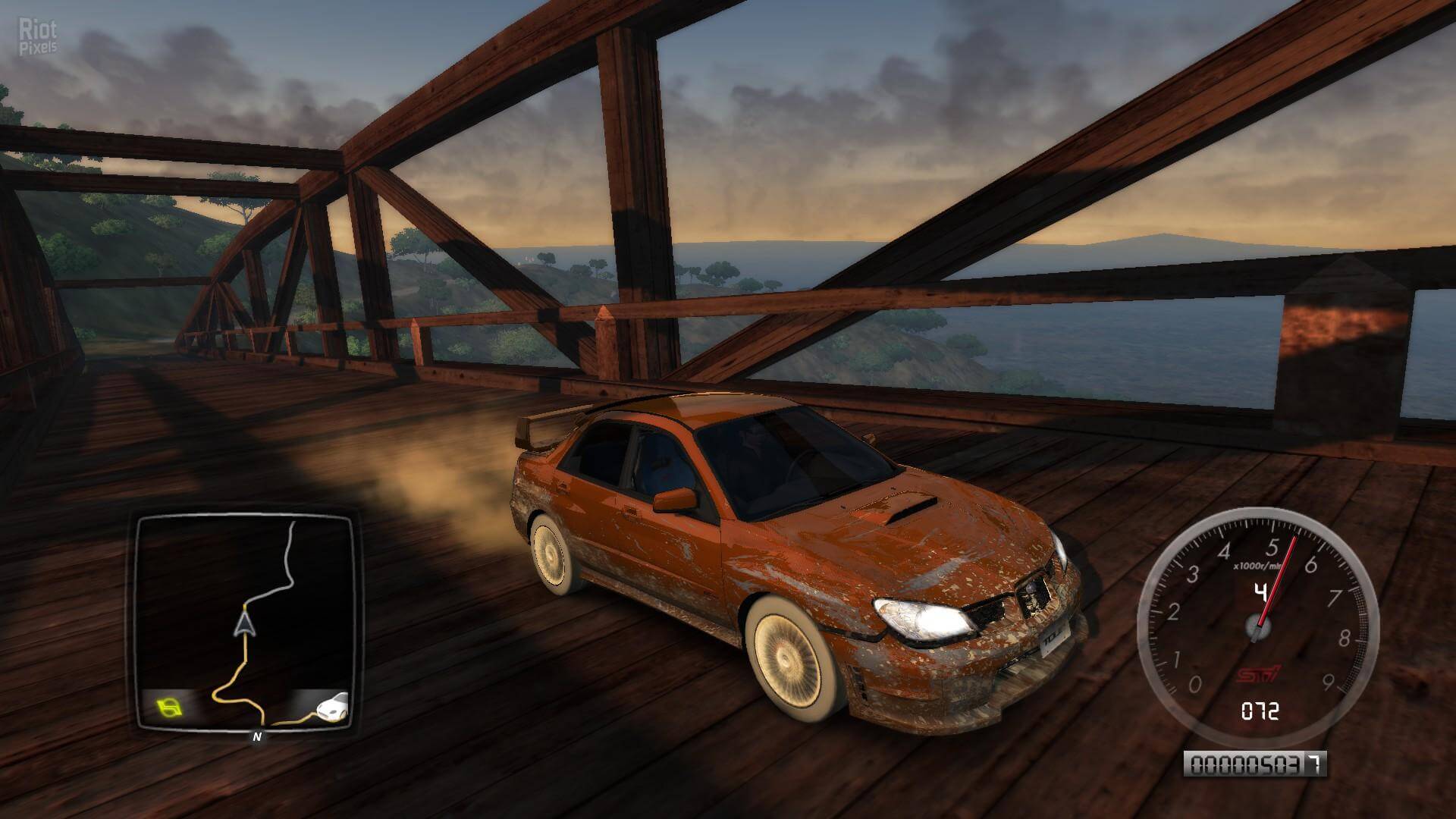Image resolution: width=1456 pixels, height=819 pixels.
Task: Select the green route icon on minimap
Action: pos(171,708)
